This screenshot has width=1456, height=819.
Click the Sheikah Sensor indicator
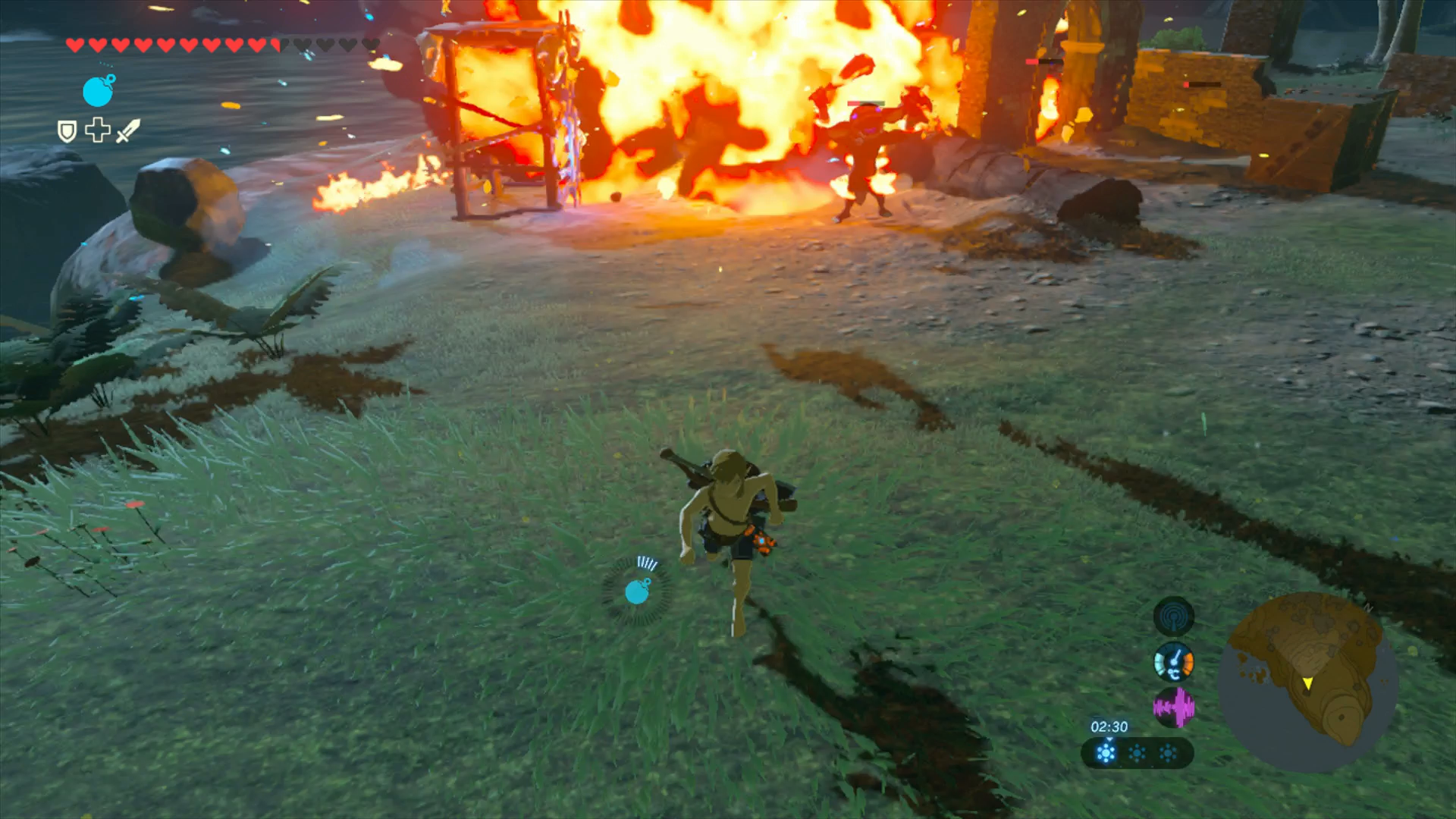coord(1173,617)
